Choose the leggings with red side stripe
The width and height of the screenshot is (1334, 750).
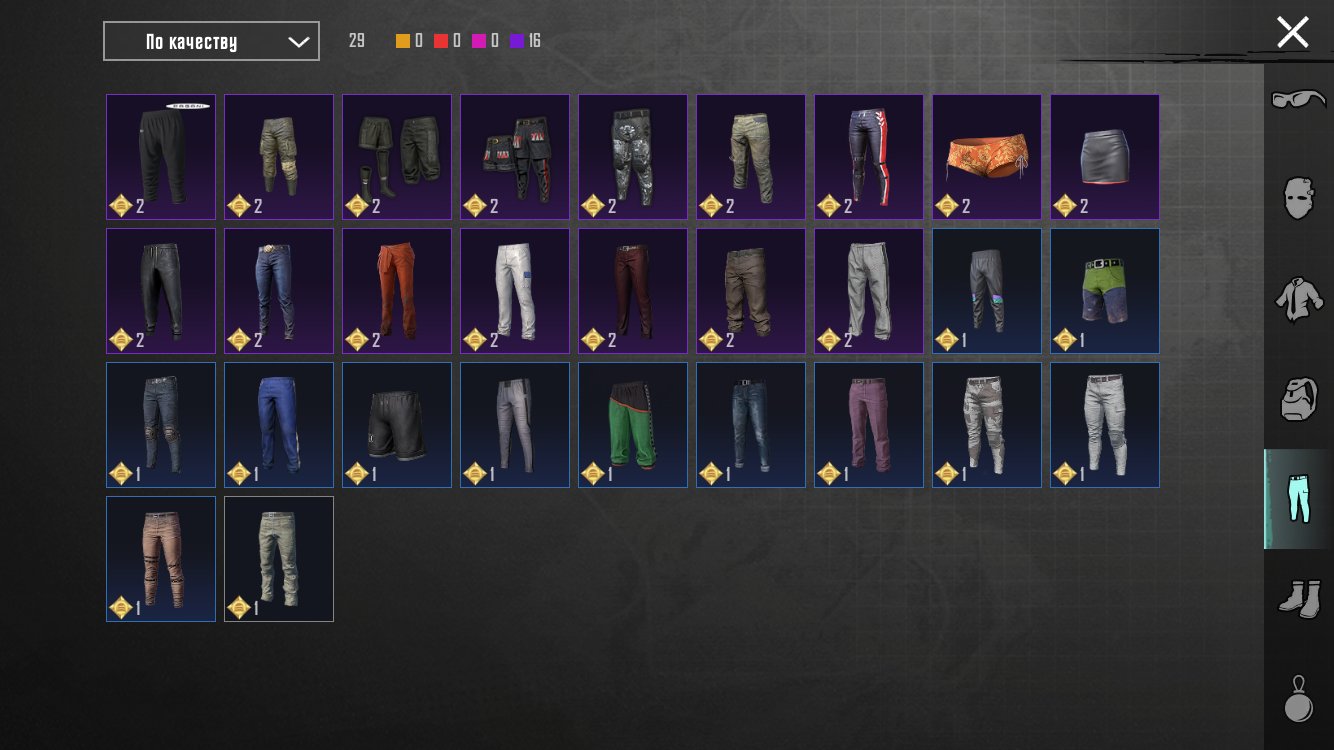pyautogui.click(x=869, y=157)
